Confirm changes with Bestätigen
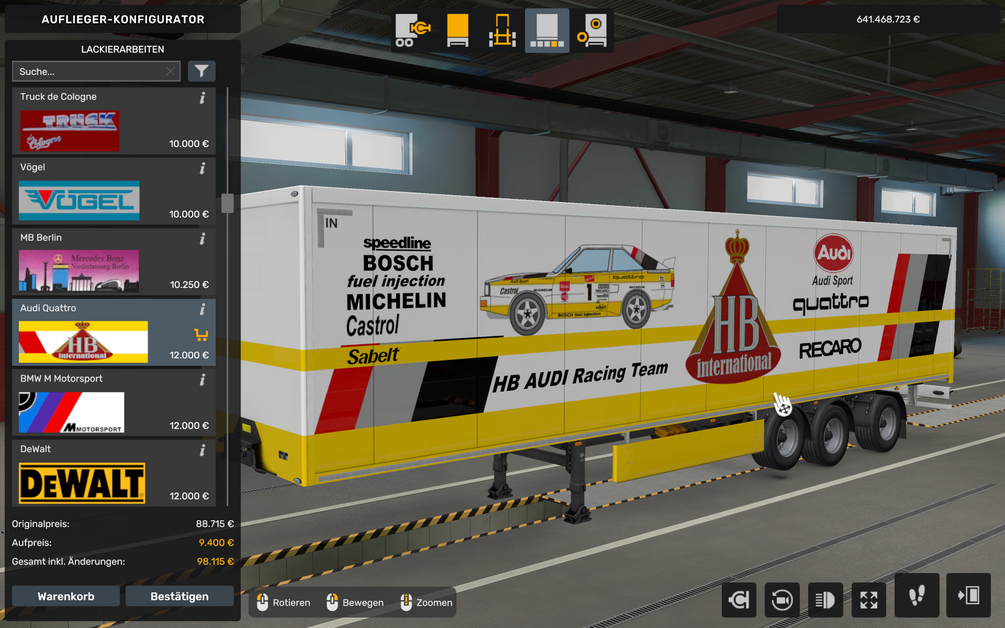The height and width of the screenshot is (628, 1005). point(180,596)
